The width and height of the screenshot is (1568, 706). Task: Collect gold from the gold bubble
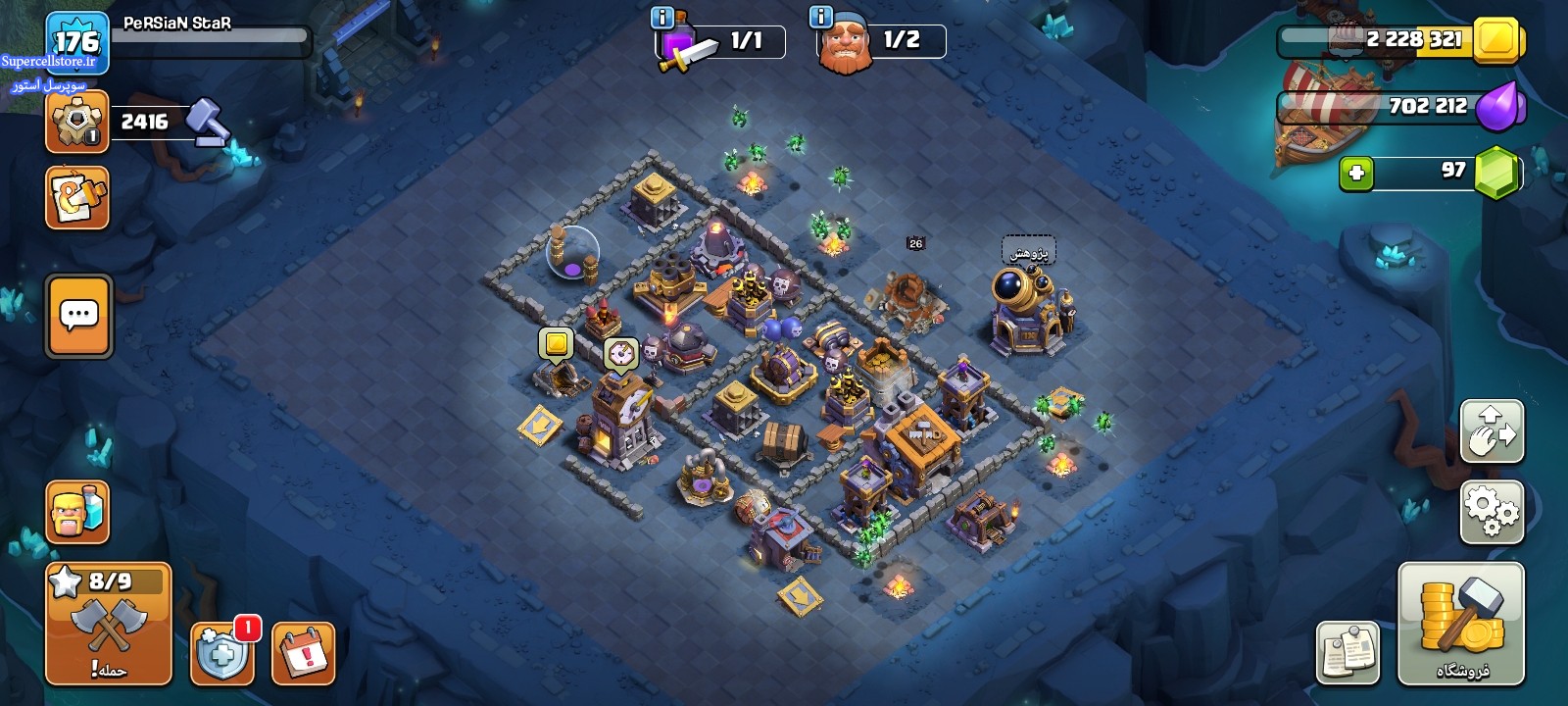coord(556,344)
